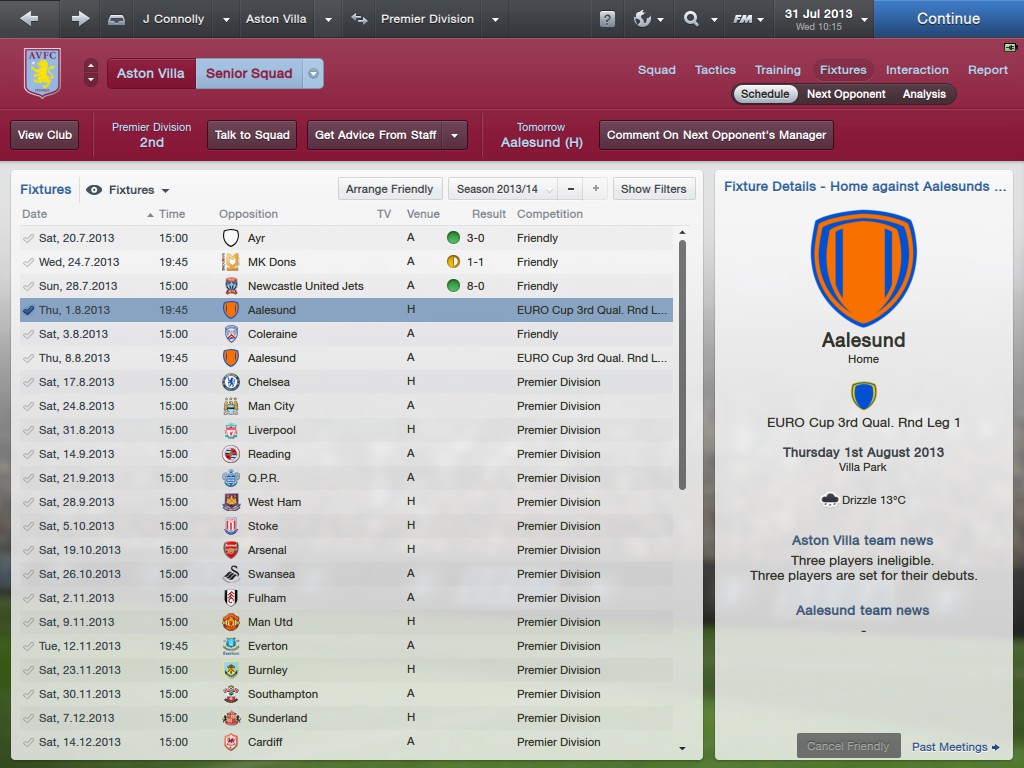This screenshot has width=1024, height=768.
Task: Switch to the Analysis sub-tab
Action: click(924, 94)
